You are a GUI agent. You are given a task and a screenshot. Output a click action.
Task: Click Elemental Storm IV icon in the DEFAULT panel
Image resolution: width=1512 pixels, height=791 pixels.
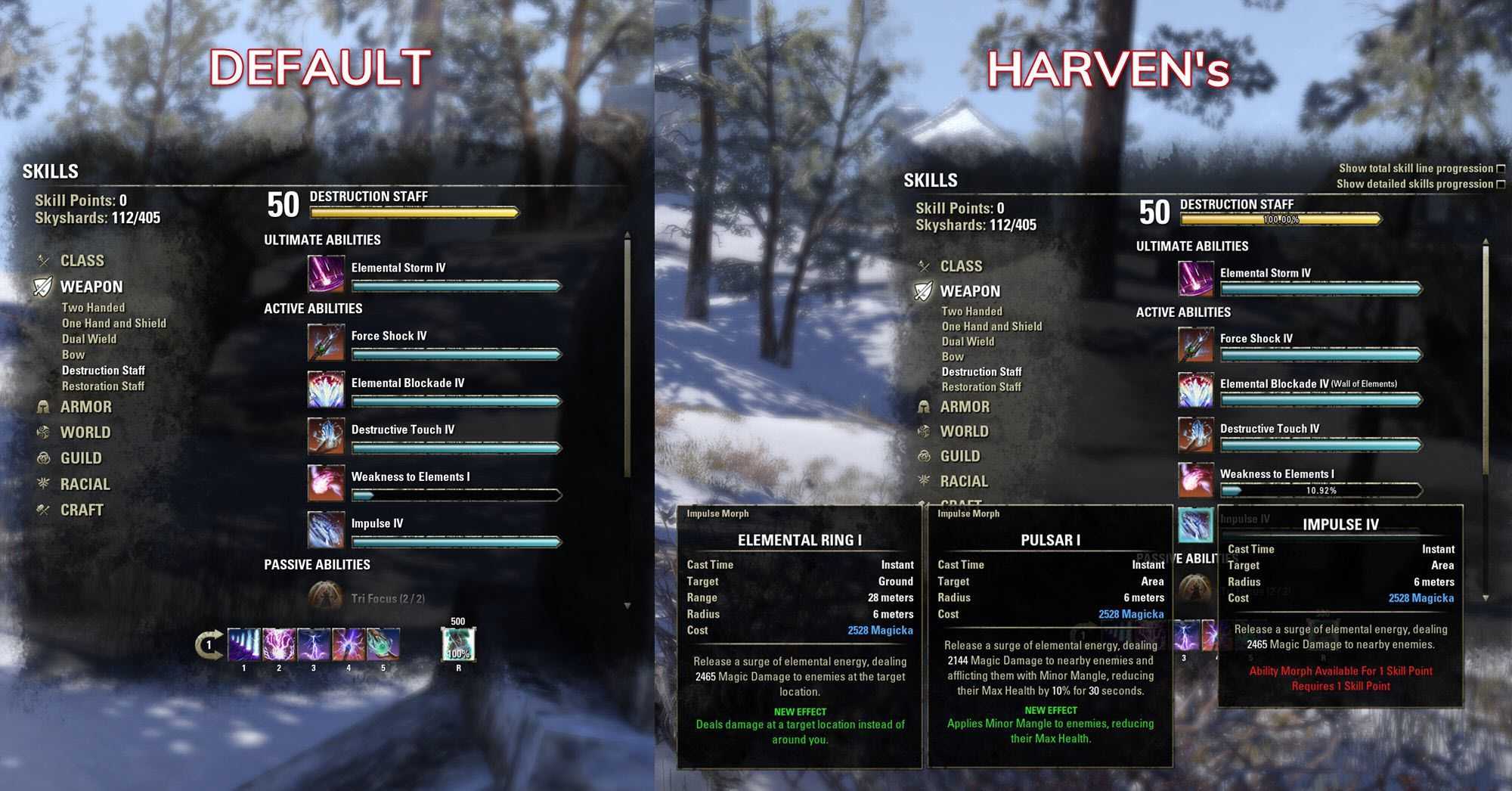[x=326, y=274]
